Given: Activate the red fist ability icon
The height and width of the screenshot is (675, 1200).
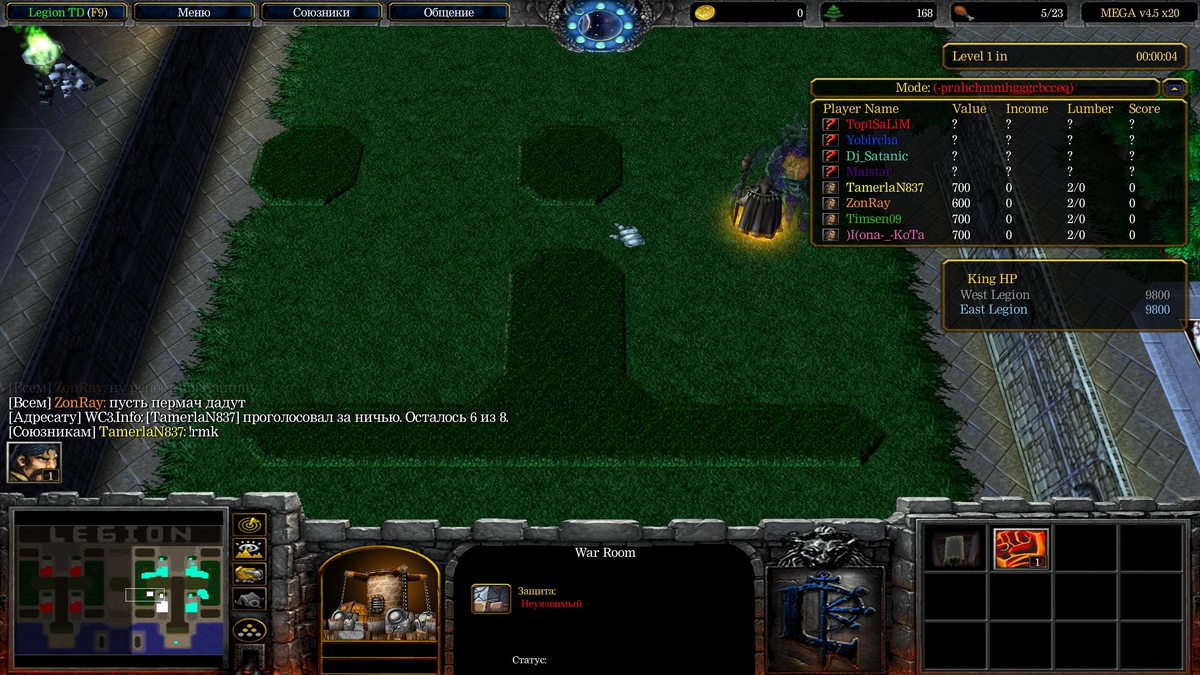Looking at the screenshot, I should pyautogui.click(x=1021, y=548).
